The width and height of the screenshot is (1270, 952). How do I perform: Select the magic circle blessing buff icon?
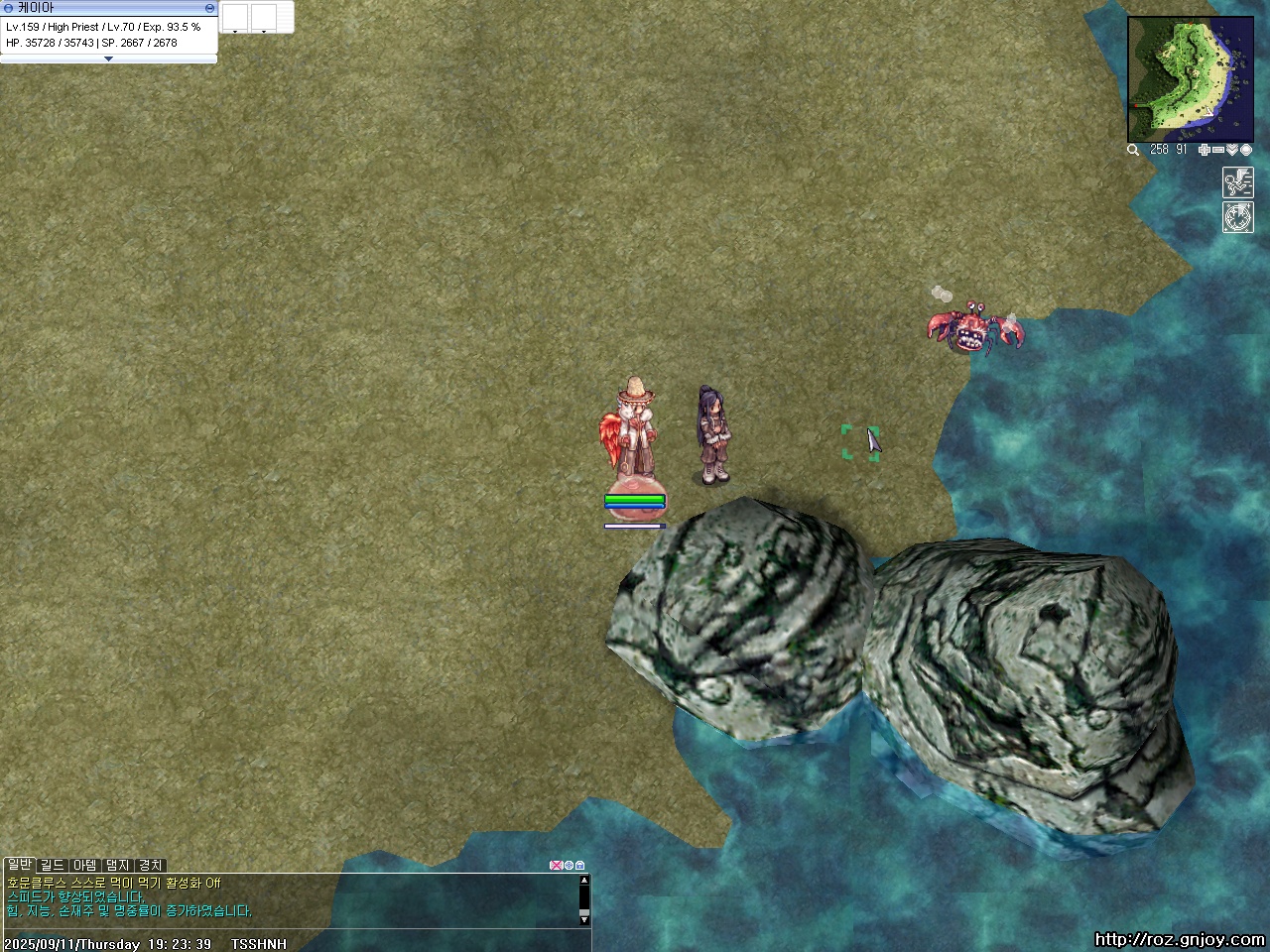(1237, 217)
